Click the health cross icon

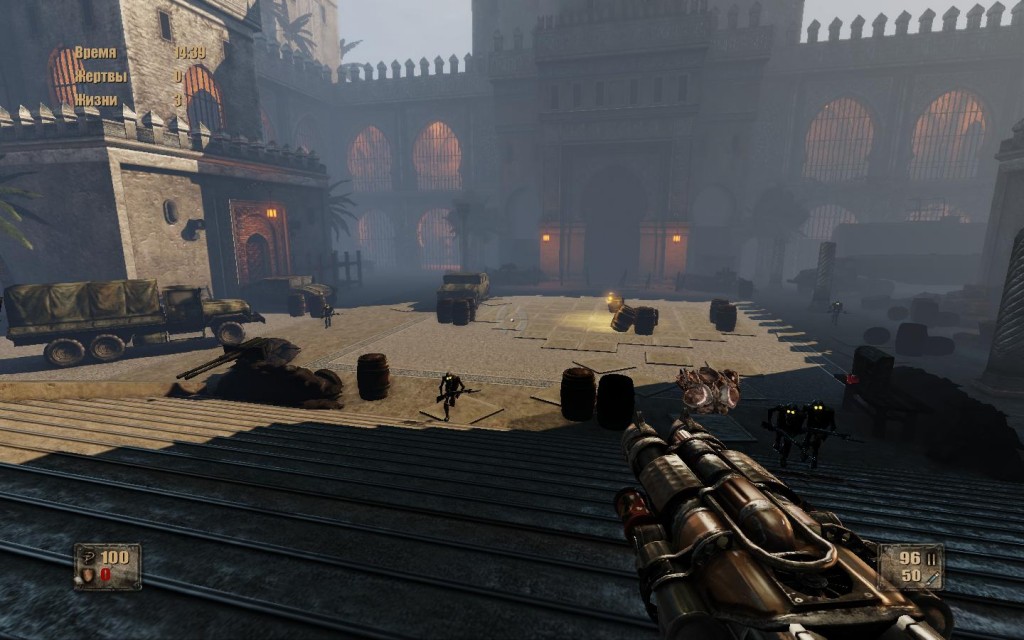click(x=89, y=557)
